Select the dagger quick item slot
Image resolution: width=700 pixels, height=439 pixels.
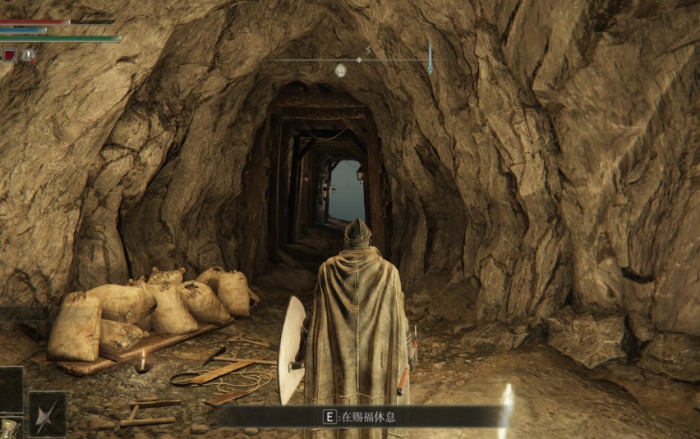[47, 413]
